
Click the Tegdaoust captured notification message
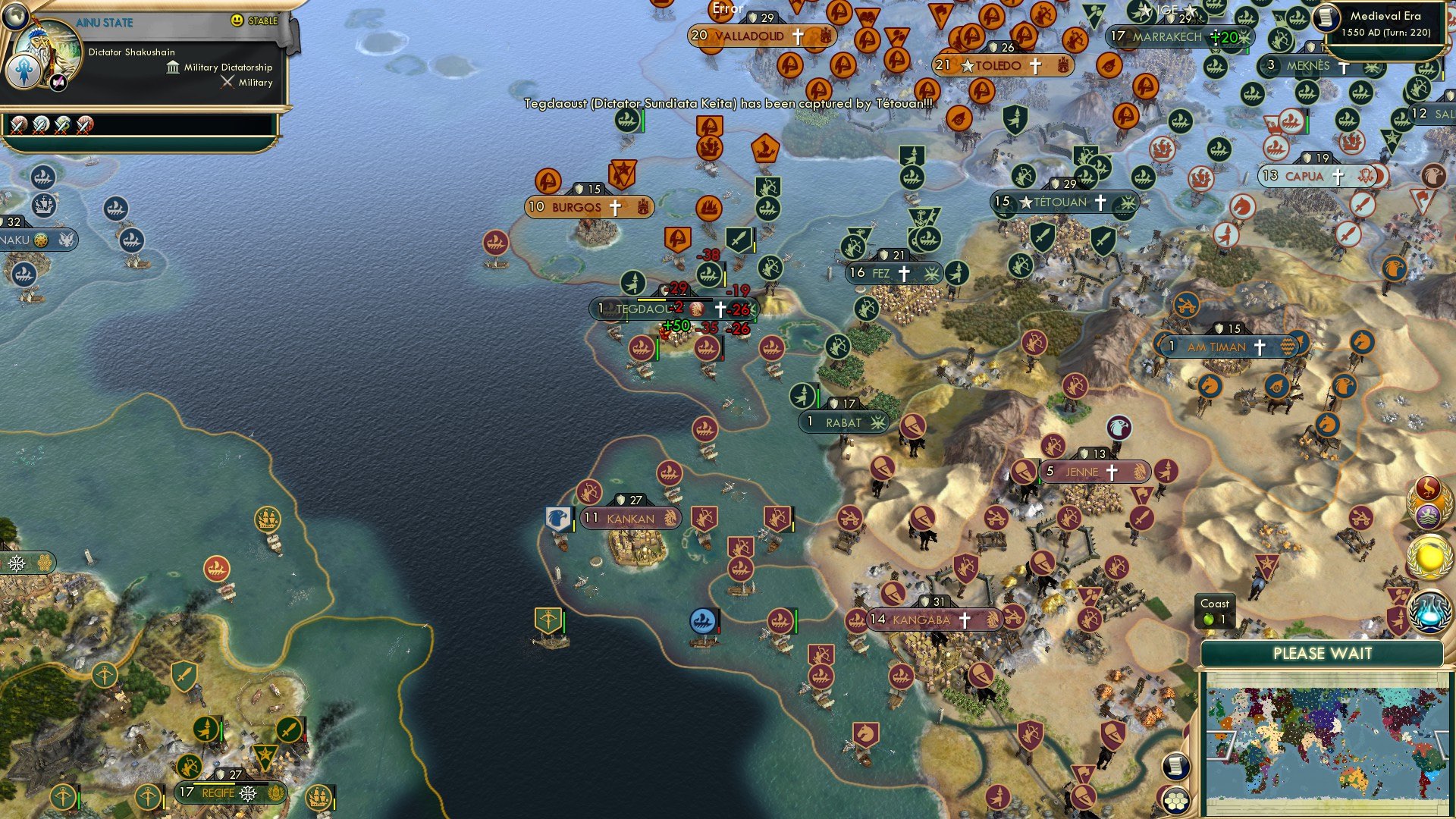click(x=728, y=108)
